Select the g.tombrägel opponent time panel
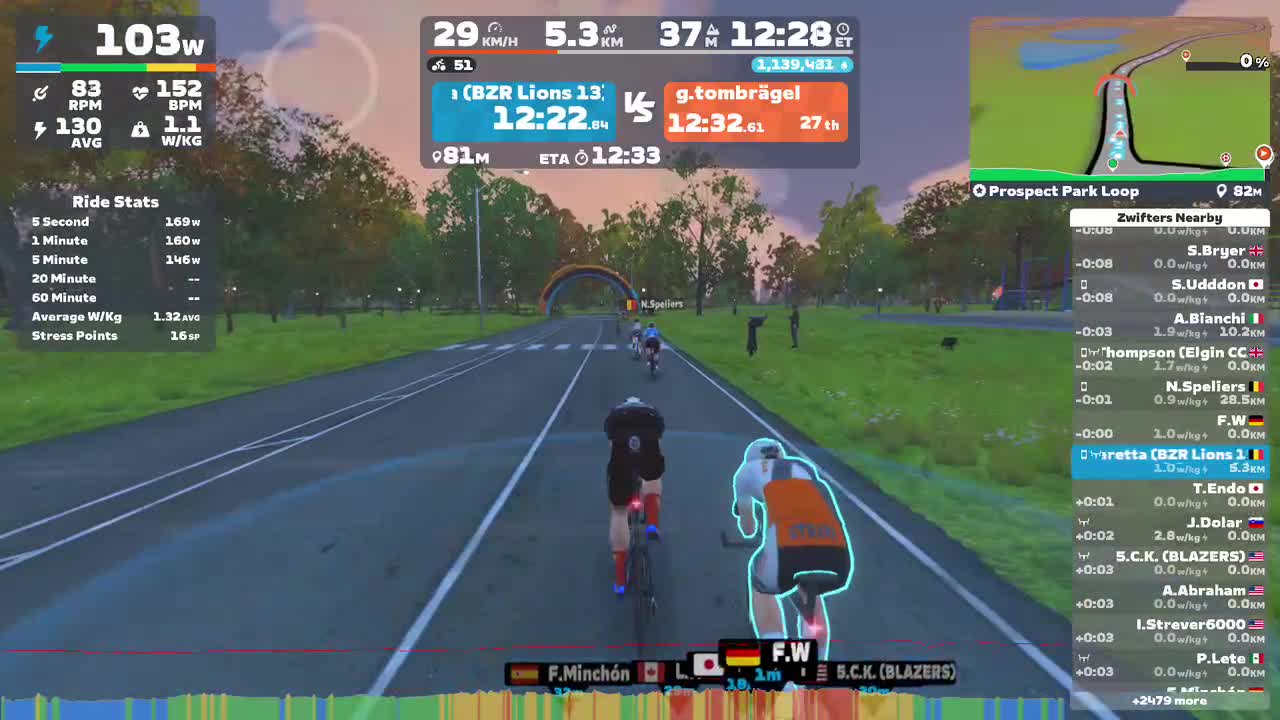The image size is (1280, 720). click(756, 110)
